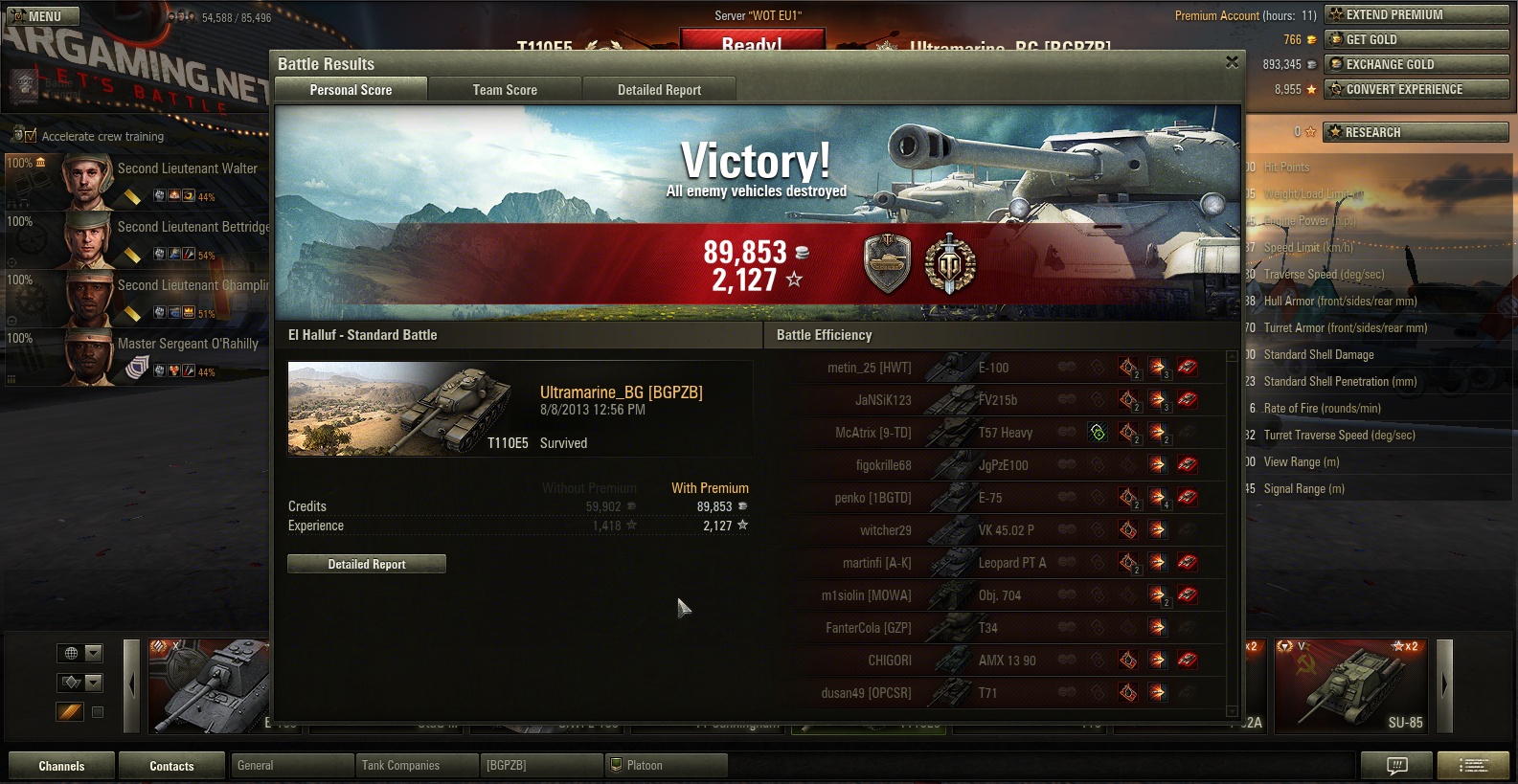This screenshot has width=1518, height=784.
Task: Click the Get Gold button
Action: pos(1416,39)
